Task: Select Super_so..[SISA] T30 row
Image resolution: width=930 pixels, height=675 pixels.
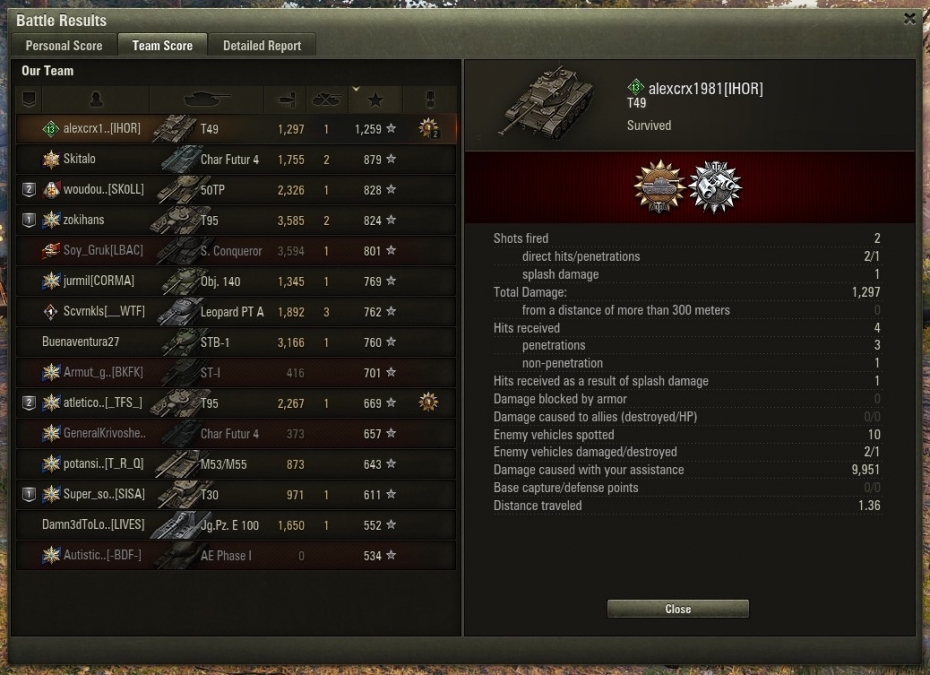Action: click(x=236, y=495)
